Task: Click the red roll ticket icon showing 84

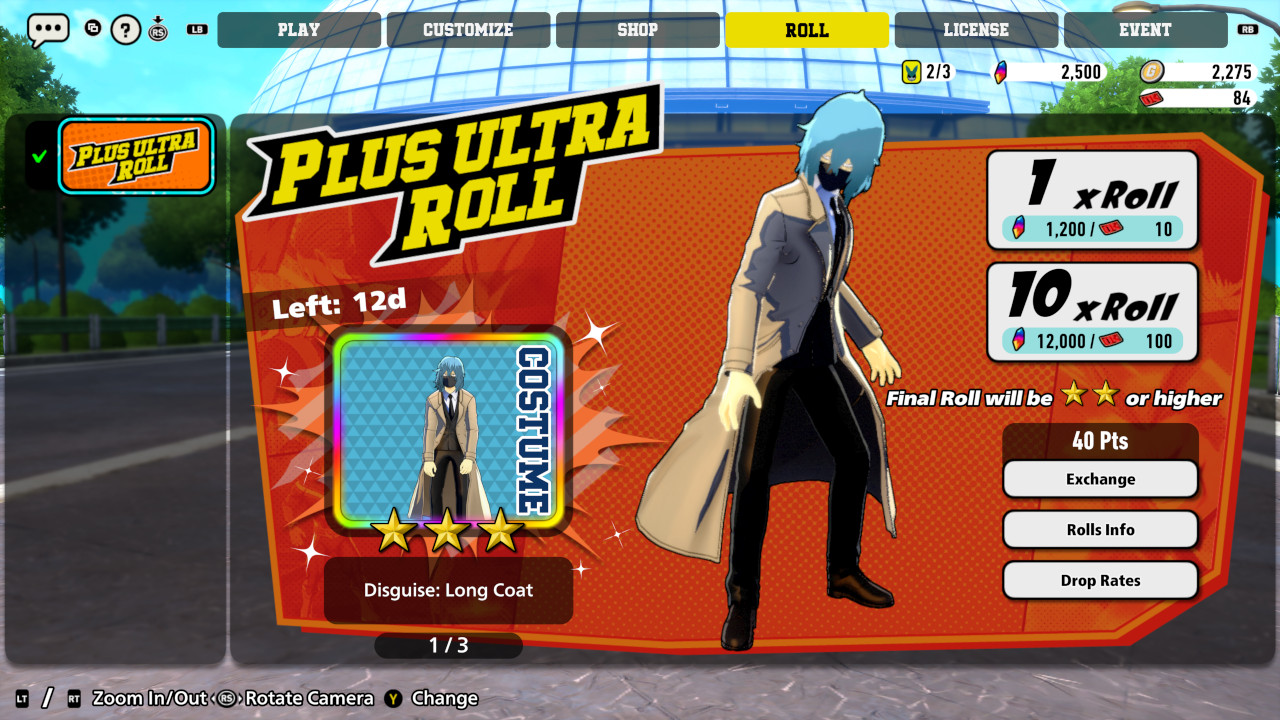Action: coord(1153,99)
